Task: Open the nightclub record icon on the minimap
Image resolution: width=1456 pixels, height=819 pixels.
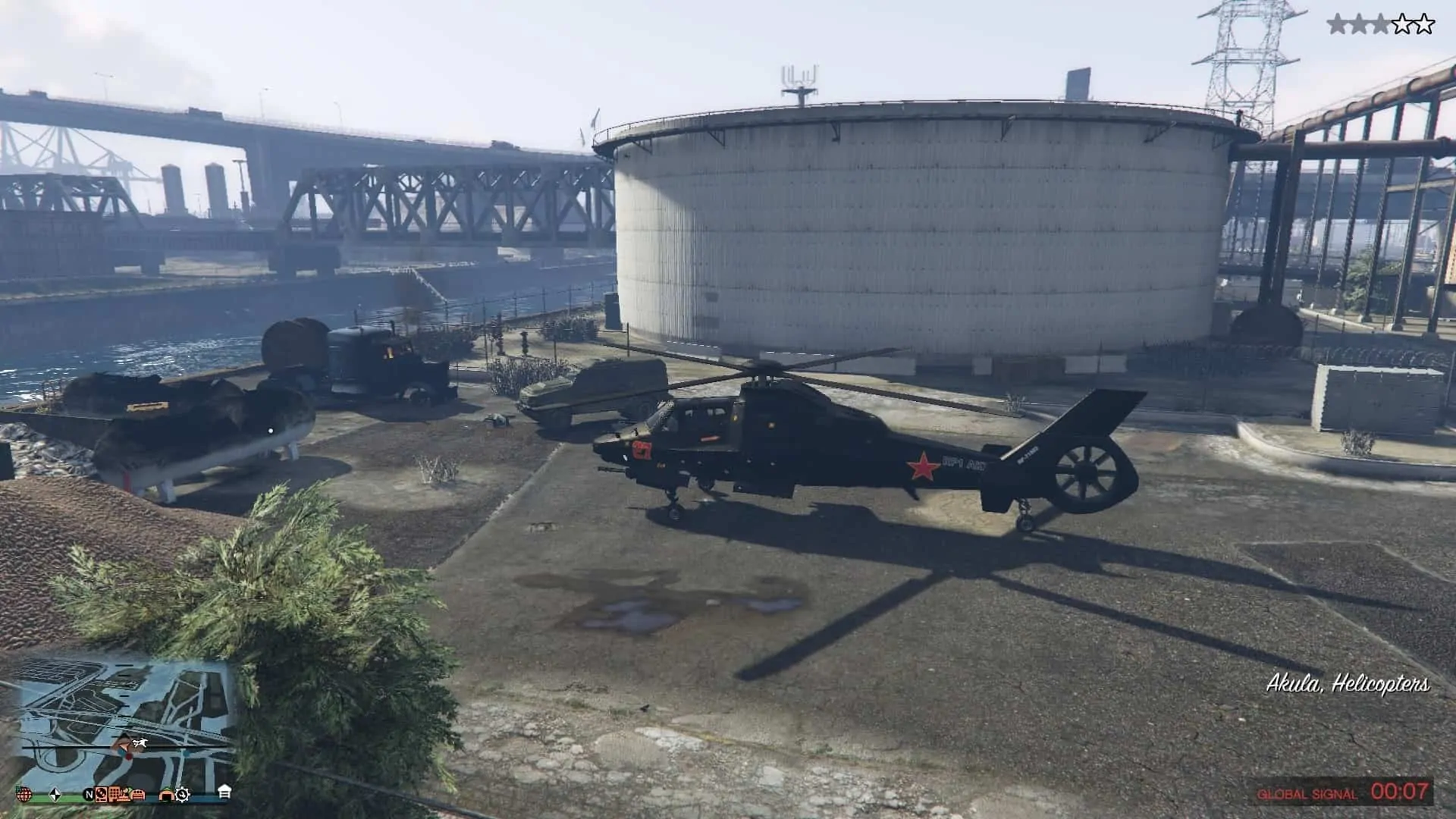Action: pyautogui.click(x=100, y=794)
